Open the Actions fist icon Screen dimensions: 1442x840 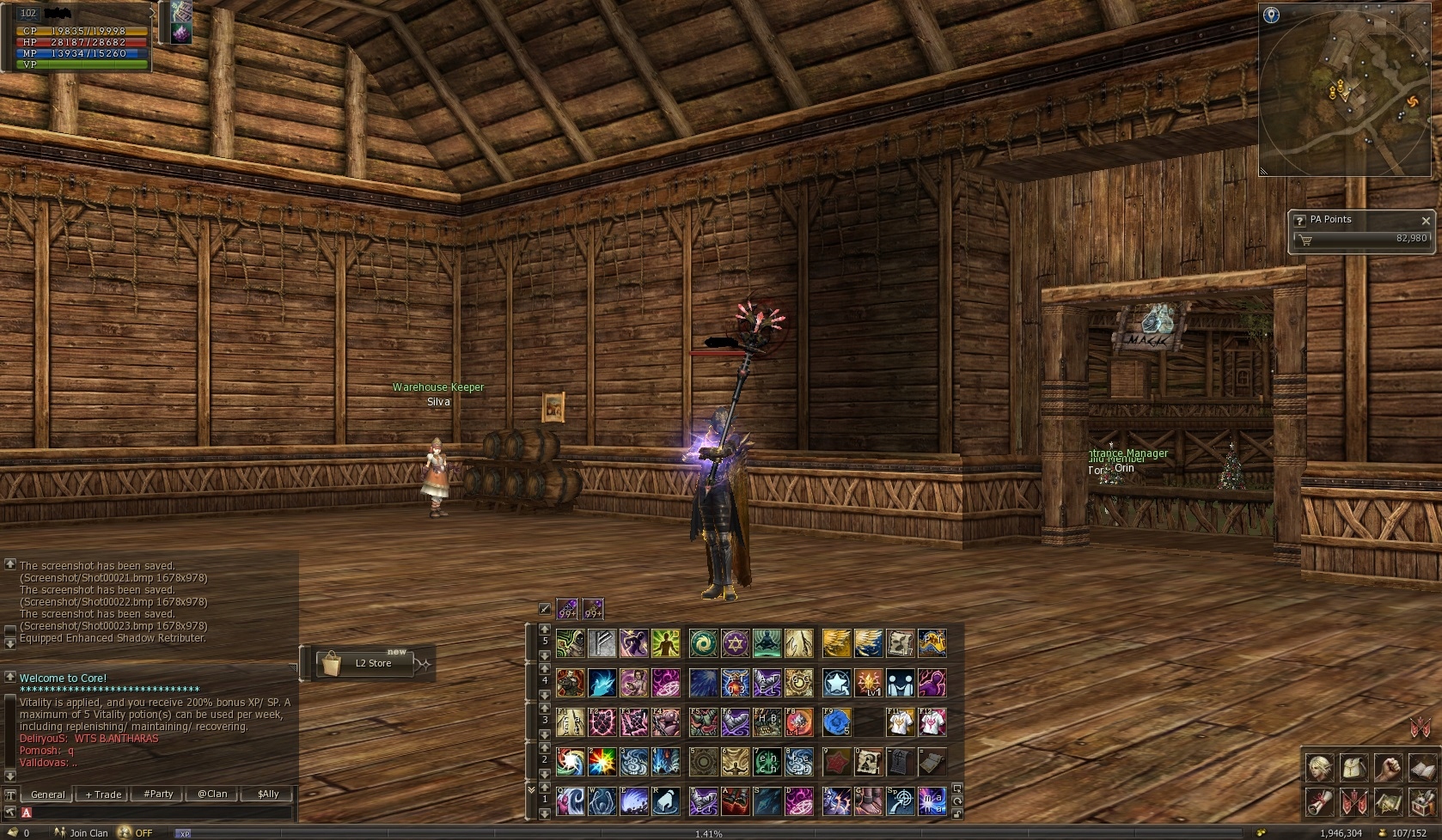point(1389,768)
